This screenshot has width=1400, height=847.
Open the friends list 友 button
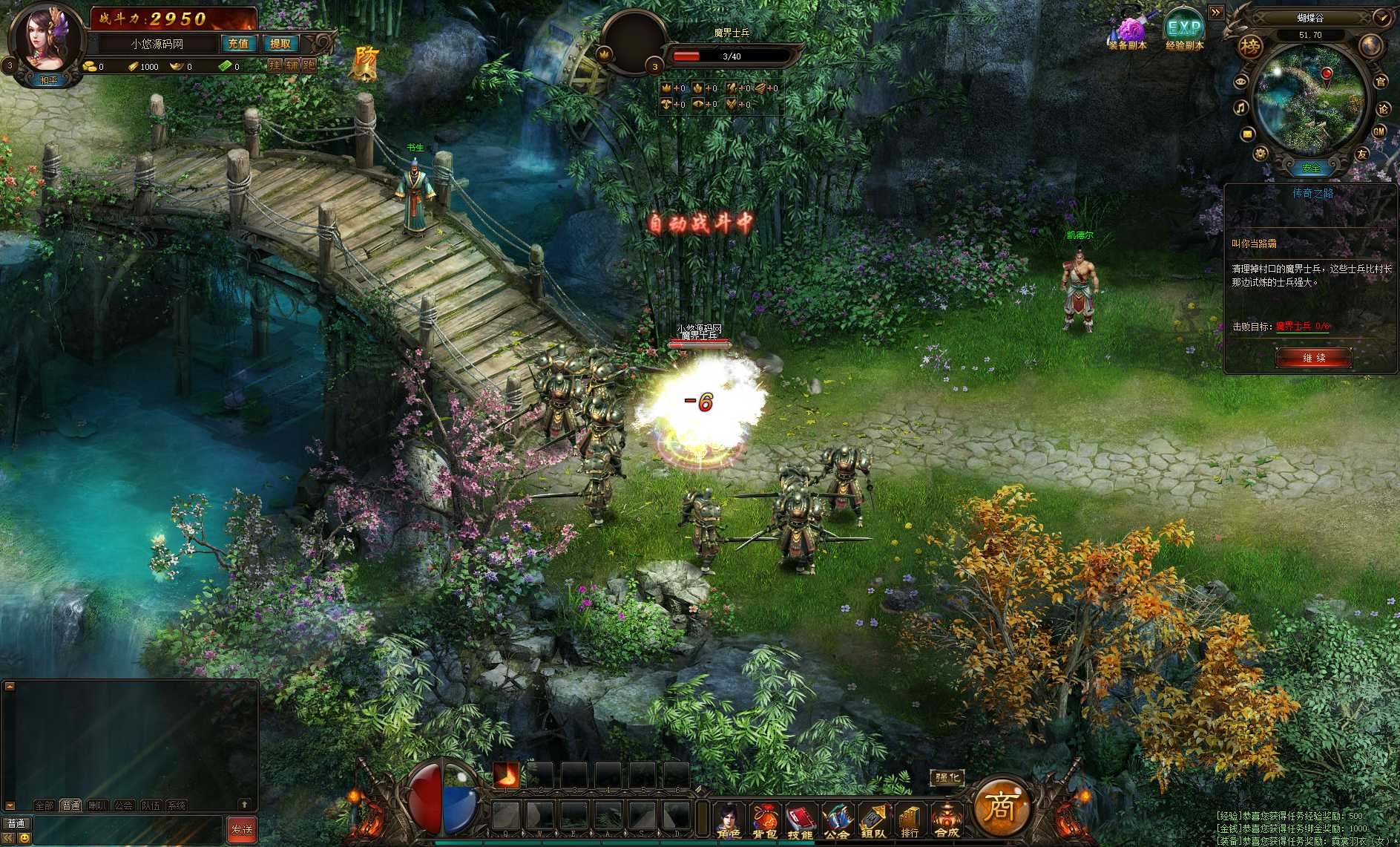pyautogui.click(x=1362, y=154)
